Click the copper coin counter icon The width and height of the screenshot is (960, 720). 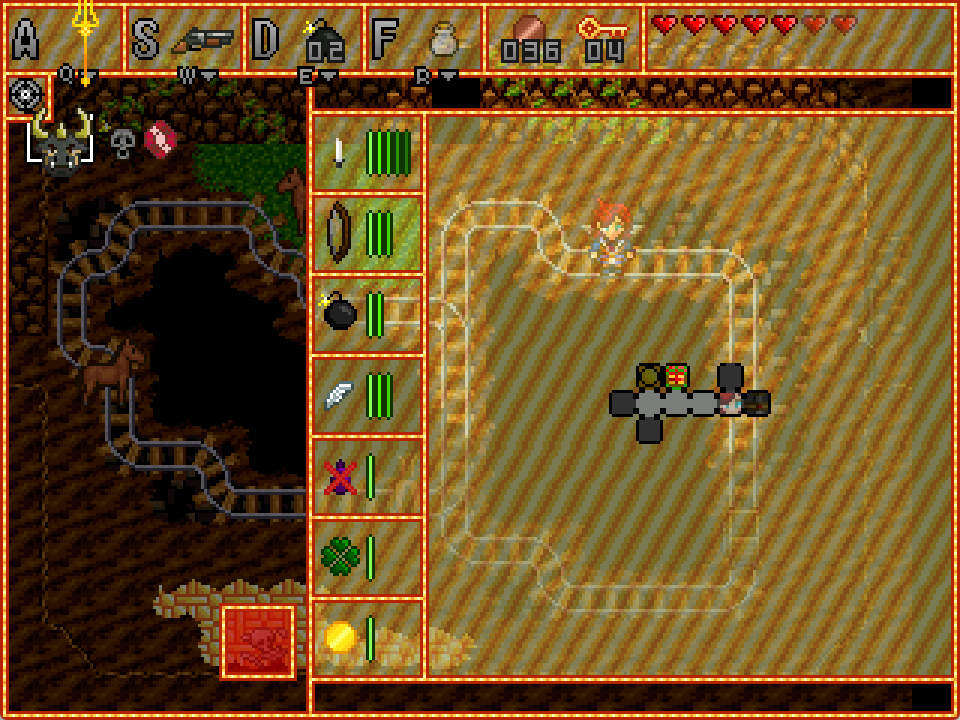(530, 30)
